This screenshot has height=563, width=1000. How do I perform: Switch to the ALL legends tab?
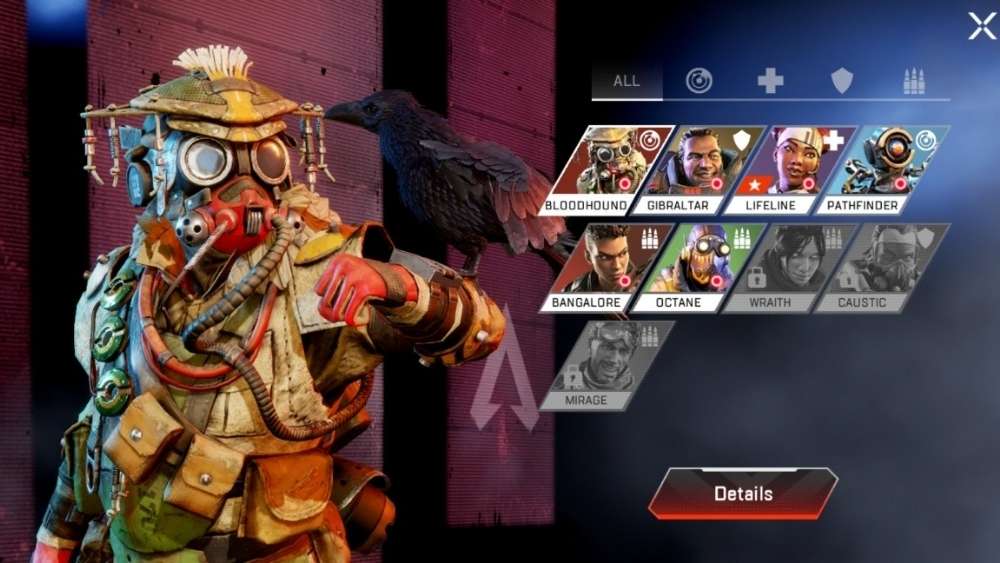tap(627, 81)
